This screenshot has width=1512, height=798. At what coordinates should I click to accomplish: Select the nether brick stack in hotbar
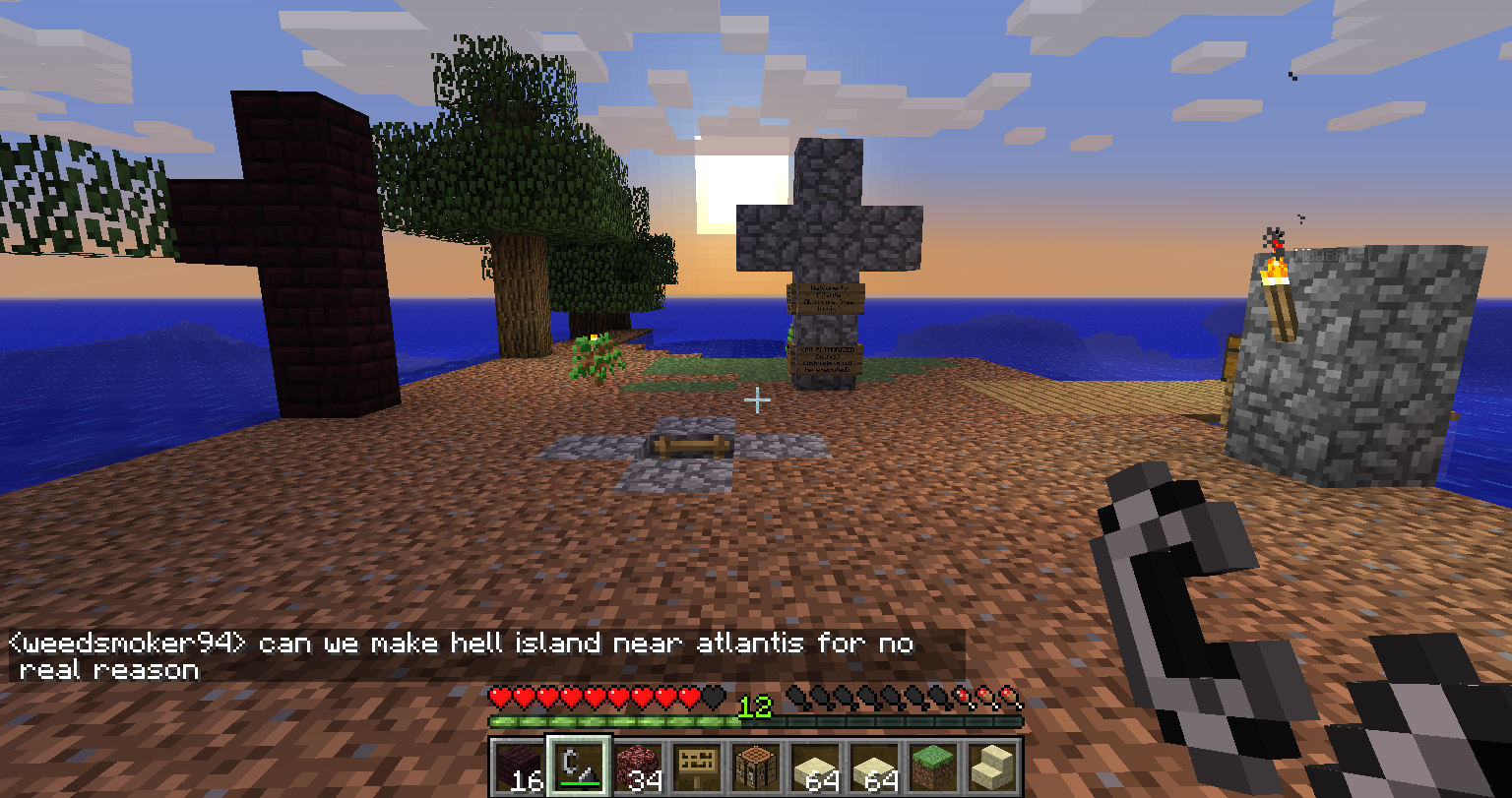tap(519, 767)
